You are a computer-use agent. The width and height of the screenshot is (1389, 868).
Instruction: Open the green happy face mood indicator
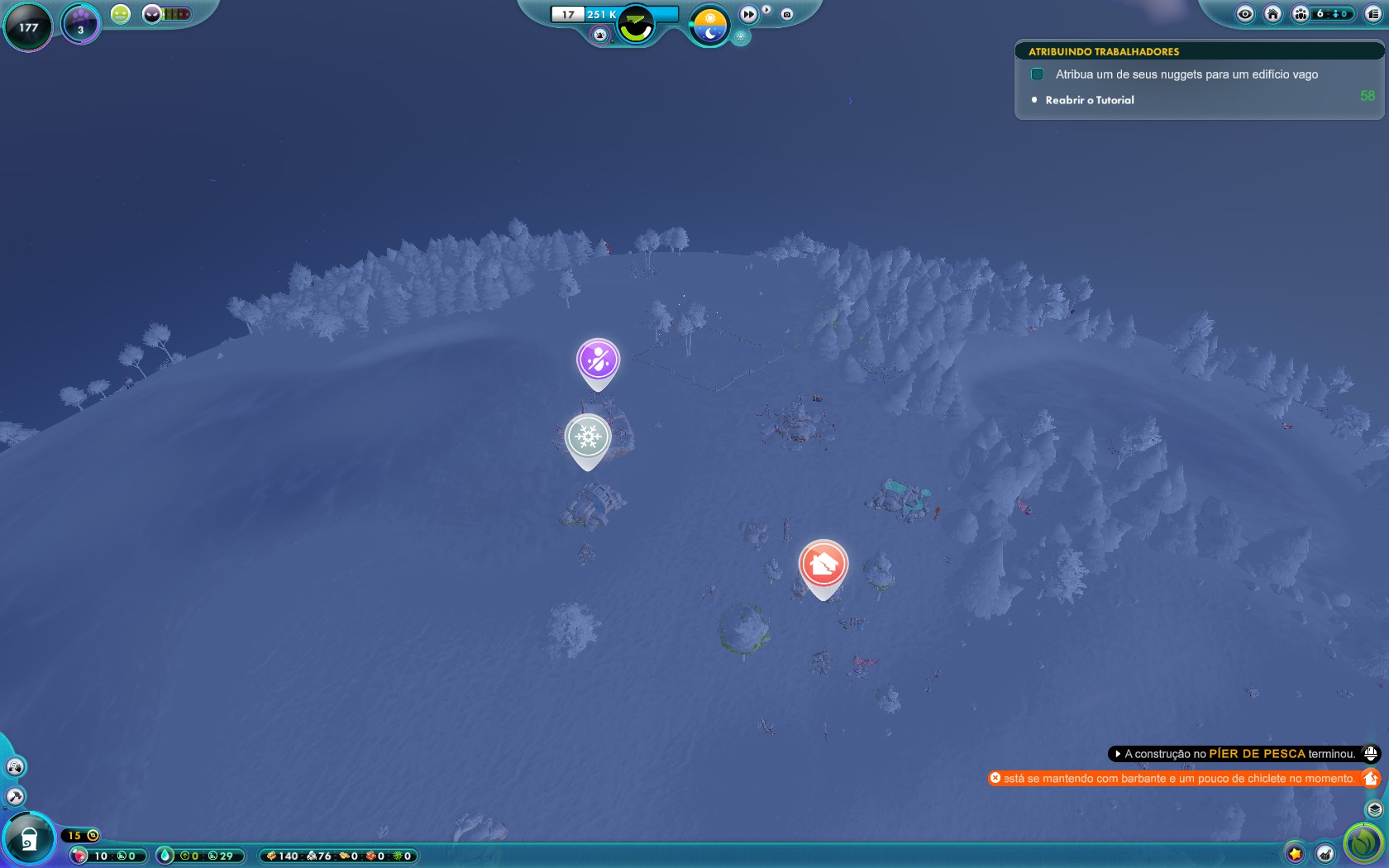(121, 14)
